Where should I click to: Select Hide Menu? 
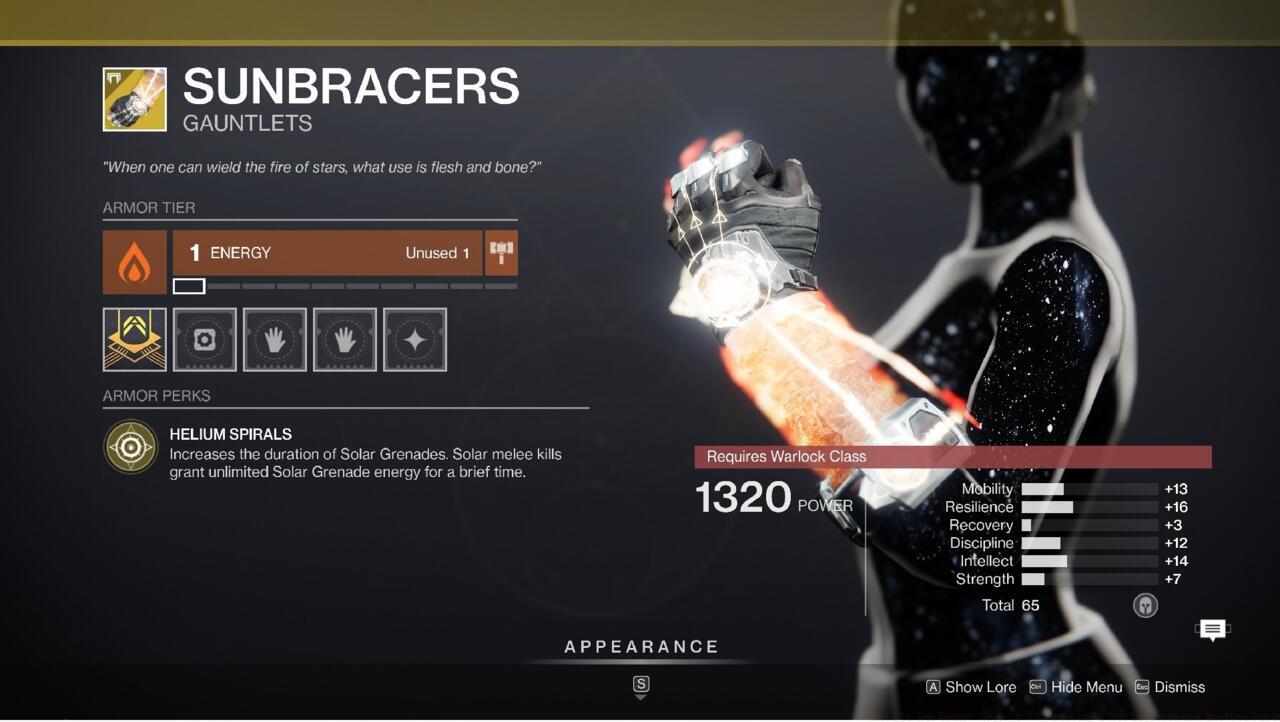tap(1076, 687)
